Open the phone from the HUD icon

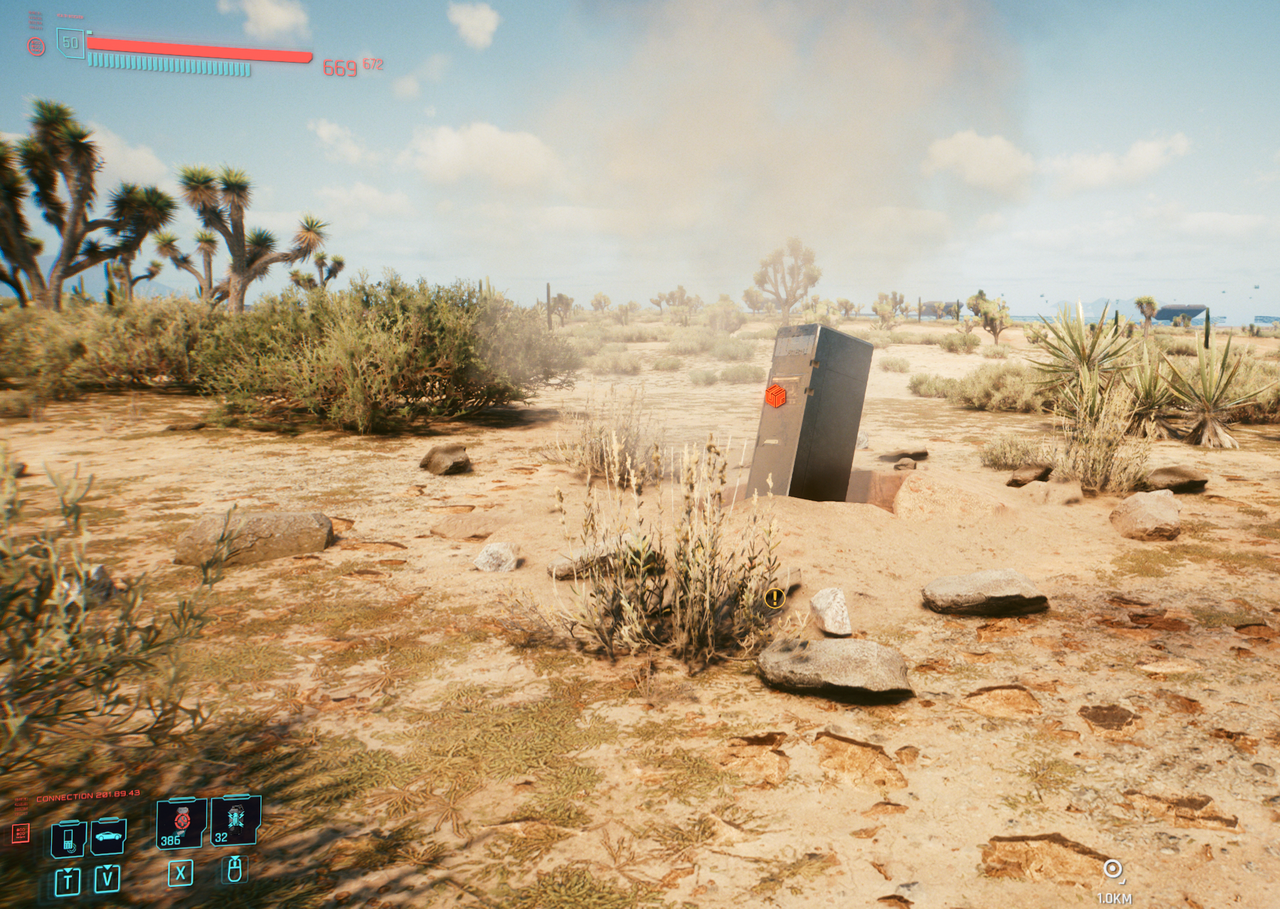(x=68, y=838)
